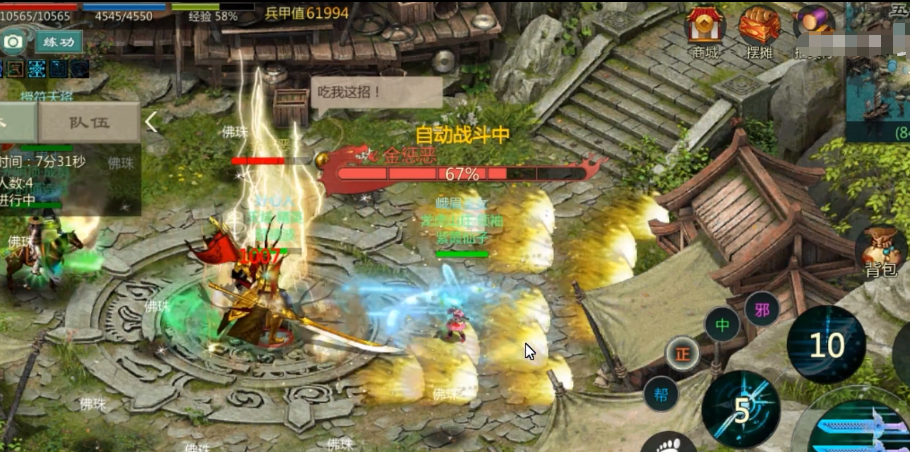910x452 pixels.
Task: Select the 正 PK mode button
Action: 684,352
